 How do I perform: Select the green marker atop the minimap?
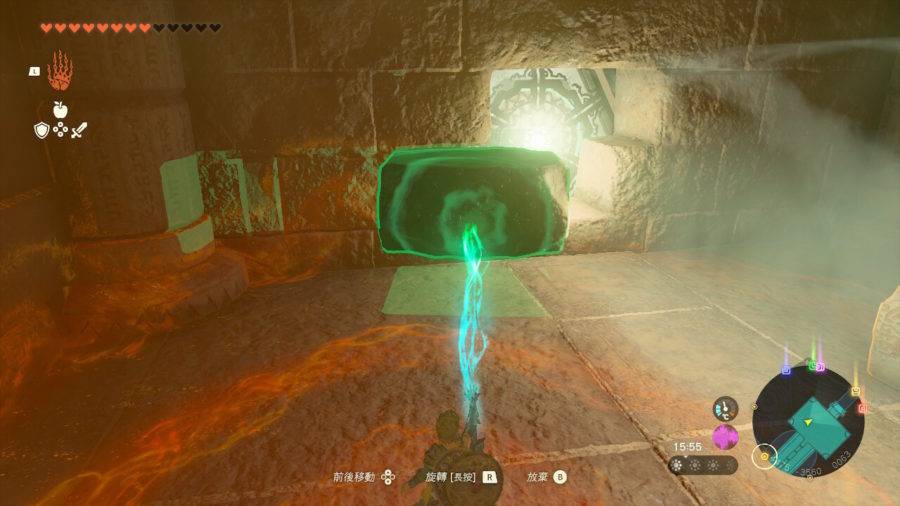coord(812,366)
